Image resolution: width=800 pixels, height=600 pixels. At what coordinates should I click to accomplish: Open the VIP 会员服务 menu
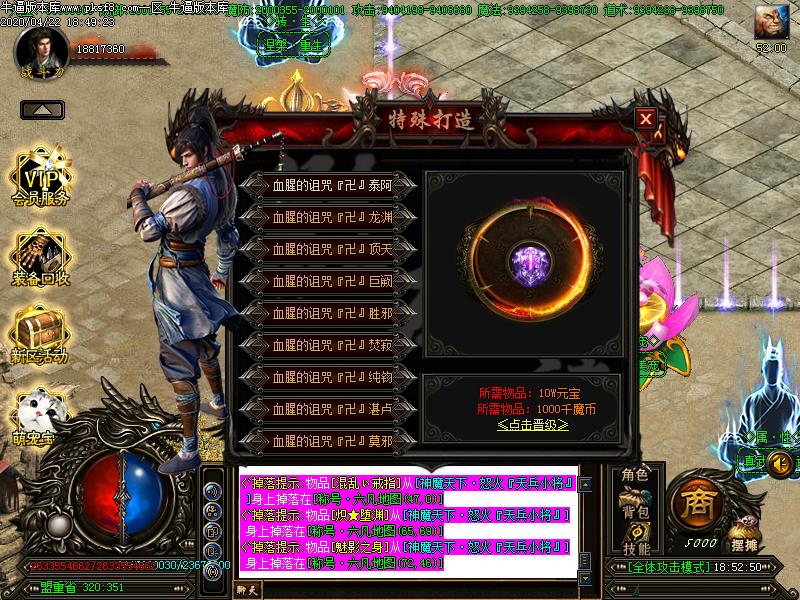point(41,178)
